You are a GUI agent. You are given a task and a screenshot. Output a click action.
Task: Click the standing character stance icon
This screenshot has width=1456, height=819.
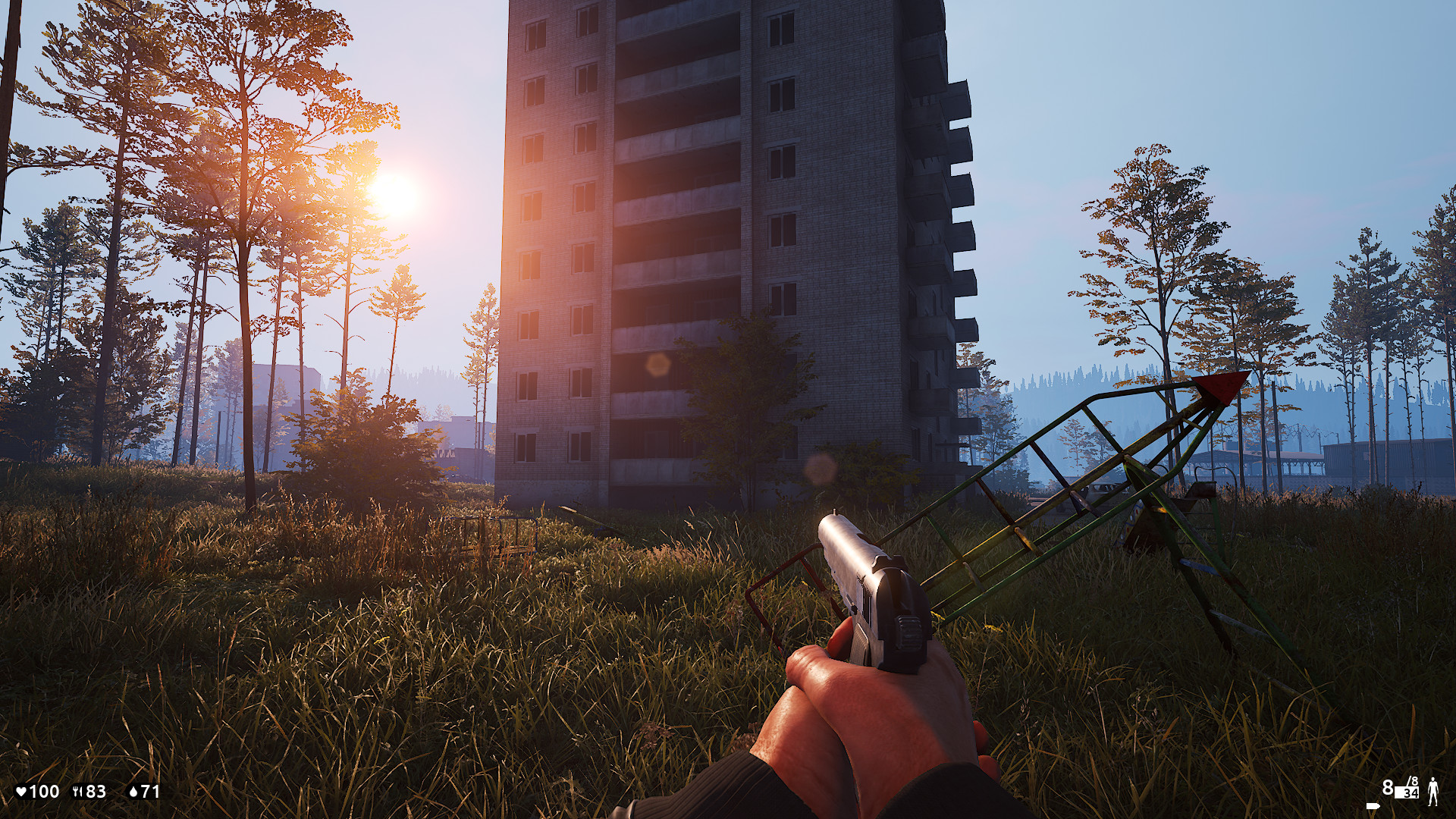point(1433,792)
